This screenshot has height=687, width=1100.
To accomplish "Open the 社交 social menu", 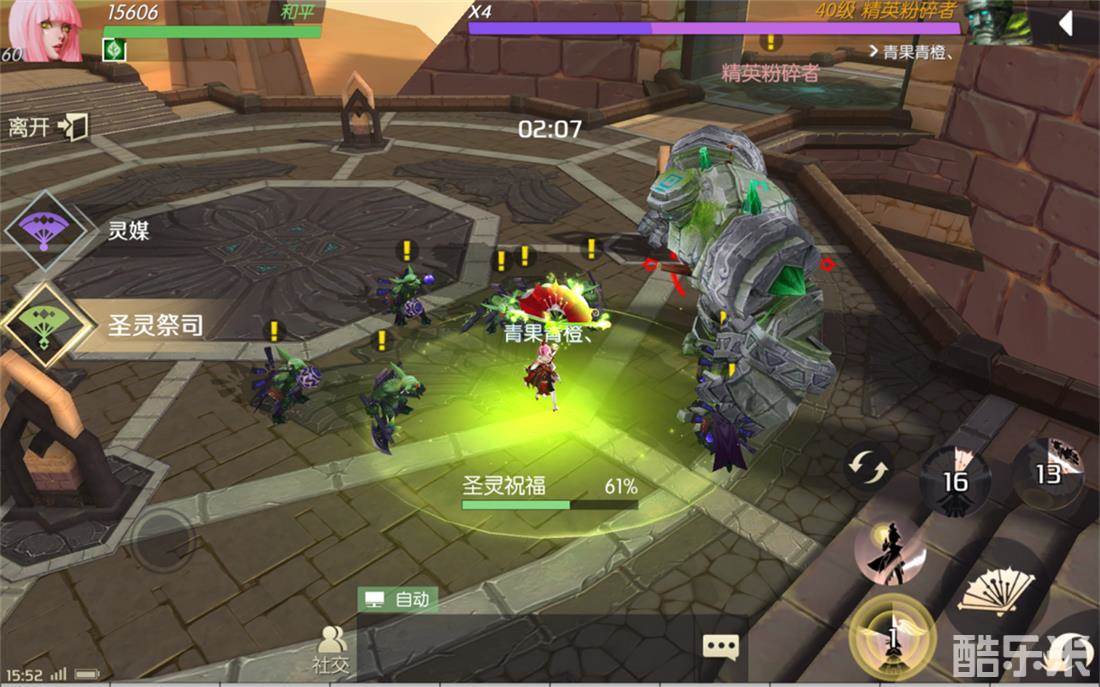I will [331, 649].
